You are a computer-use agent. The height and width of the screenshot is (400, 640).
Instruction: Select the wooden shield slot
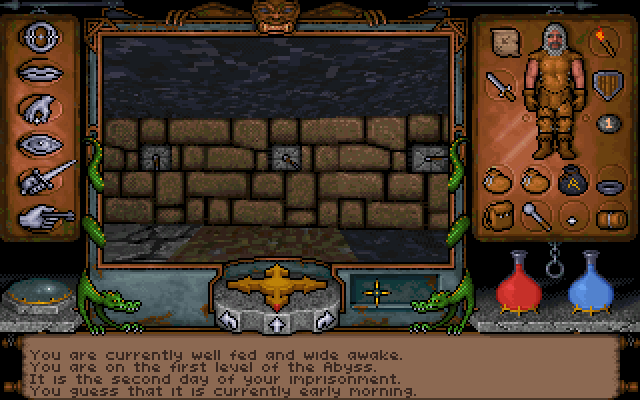[604, 84]
